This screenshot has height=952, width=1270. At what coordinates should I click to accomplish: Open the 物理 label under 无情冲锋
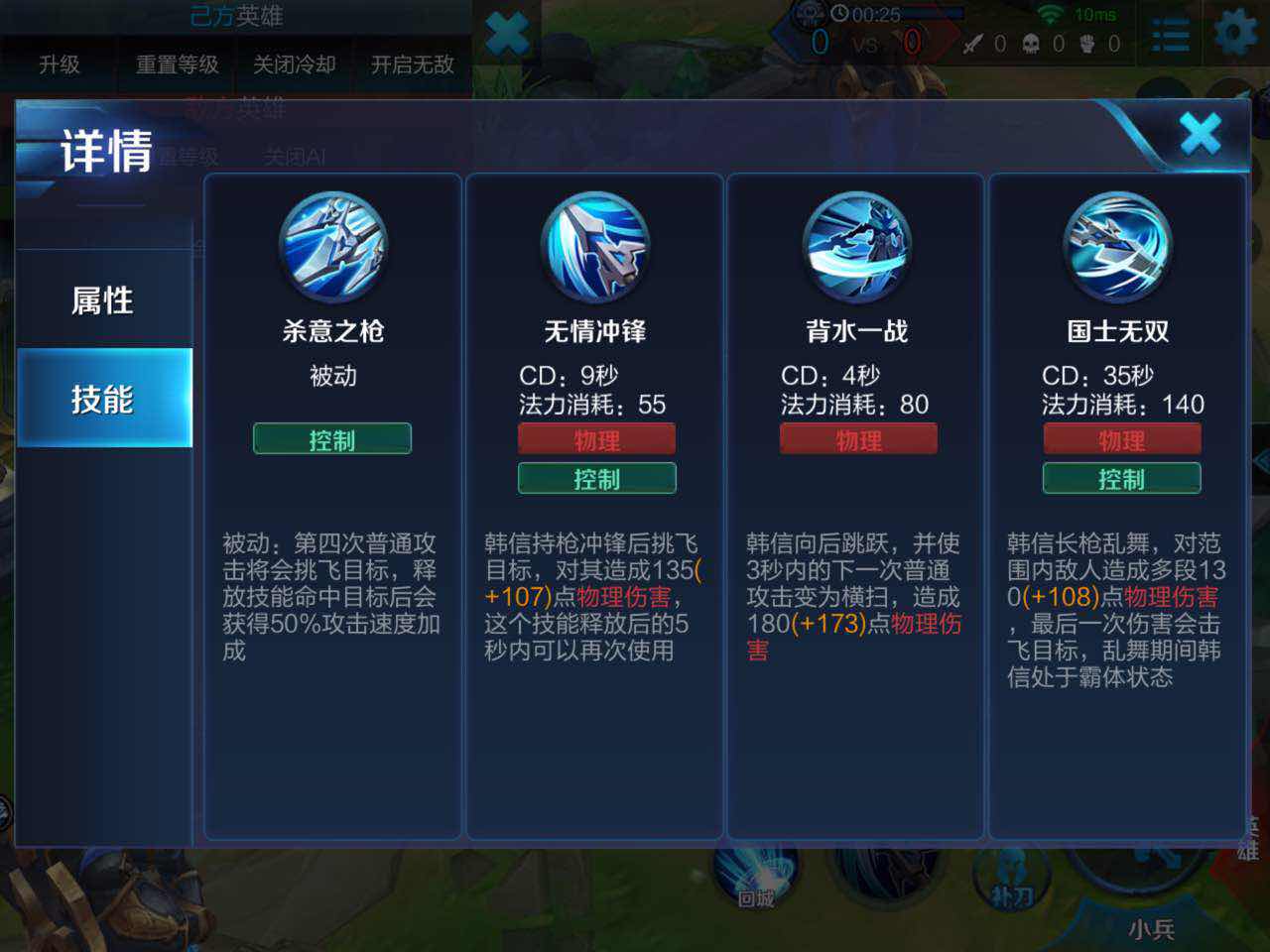click(x=594, y=438)
